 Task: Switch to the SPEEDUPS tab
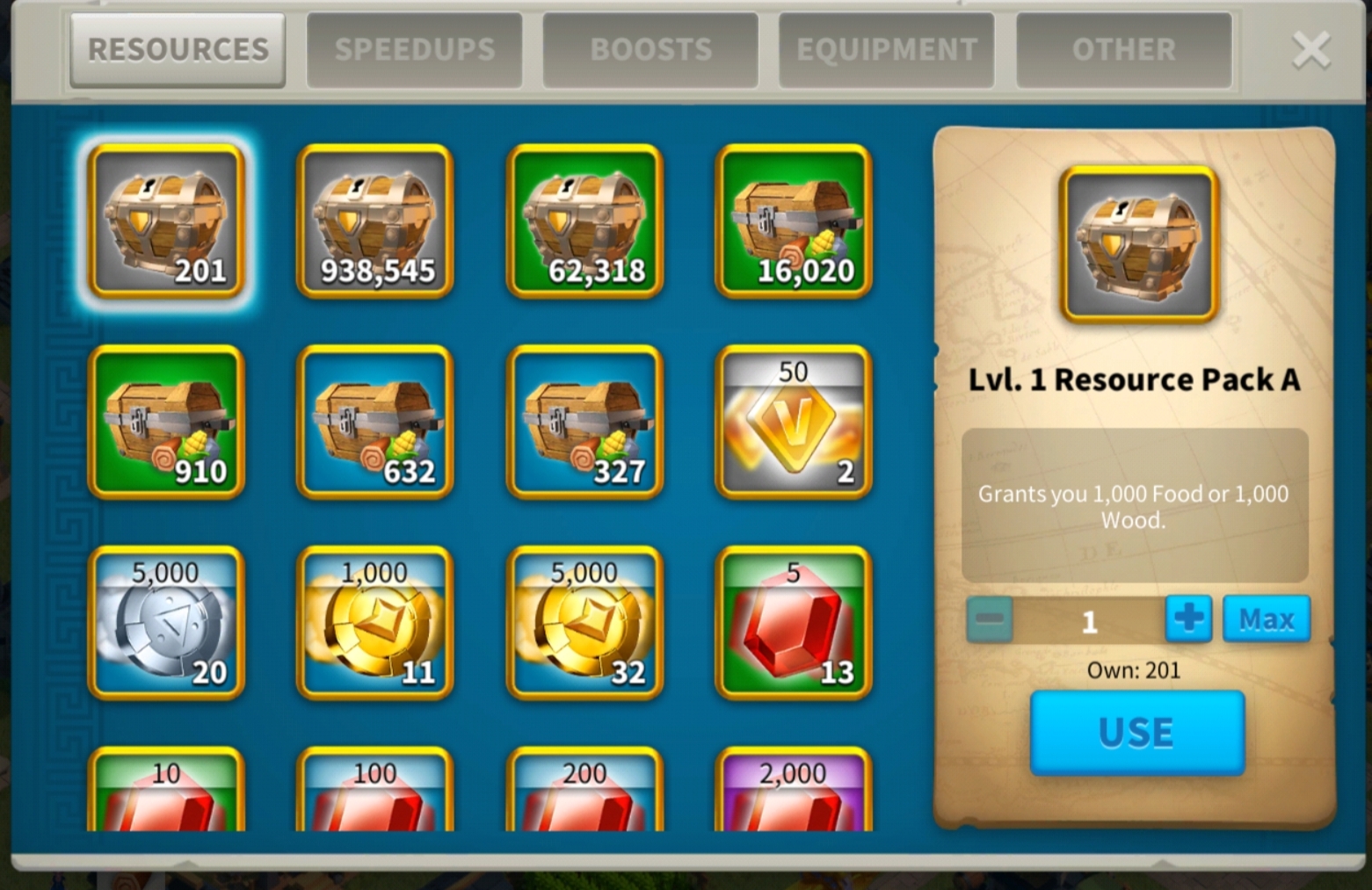[415, 49]
